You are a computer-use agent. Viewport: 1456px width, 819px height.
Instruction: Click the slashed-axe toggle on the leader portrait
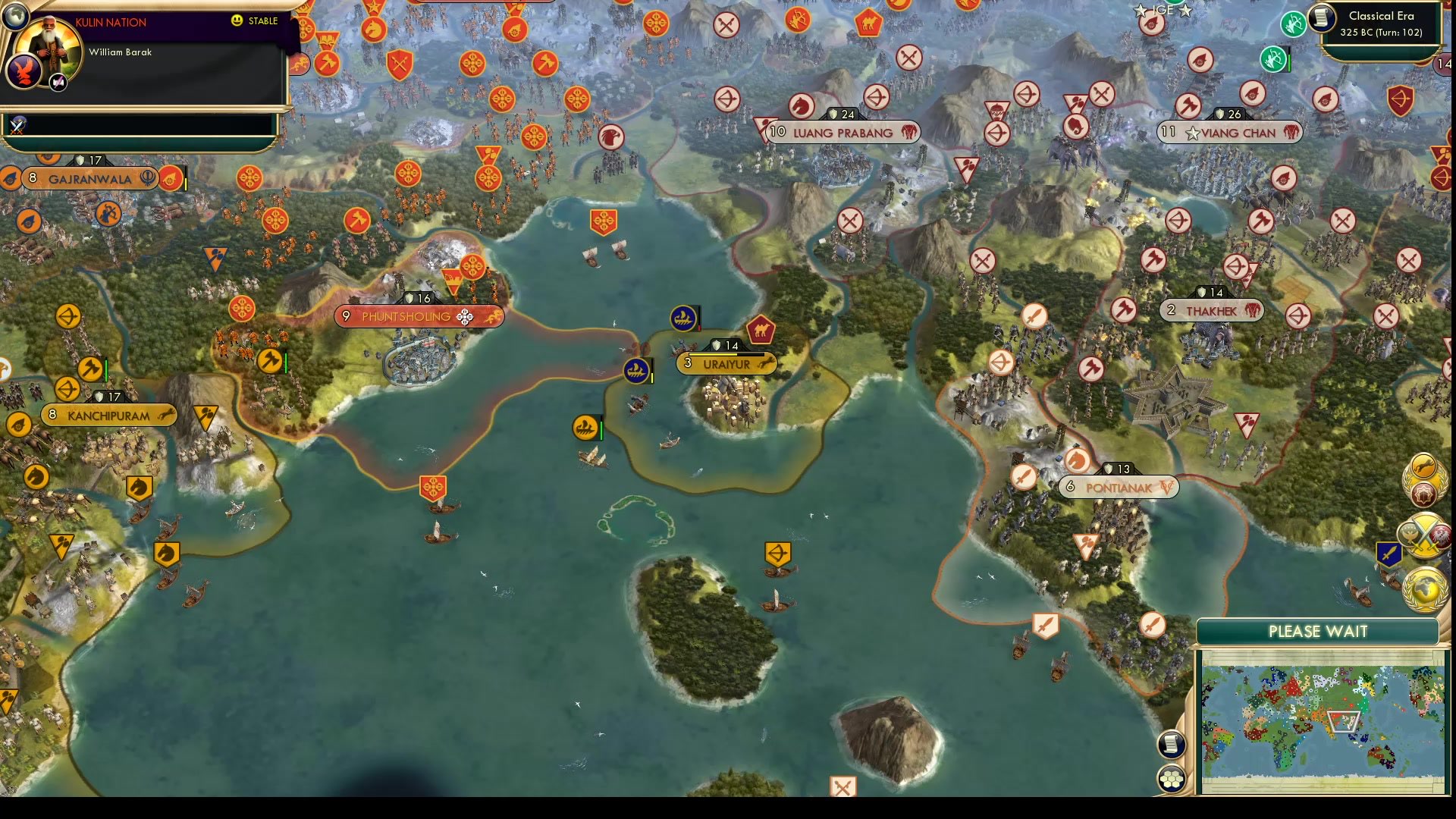(58, 83)
